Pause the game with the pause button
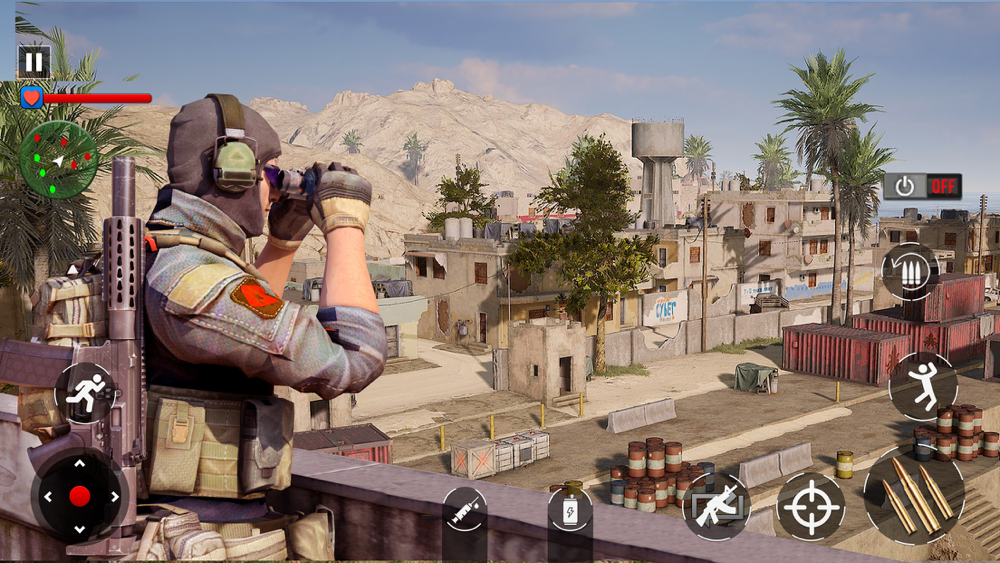The width and height of the screenshot is (1000, 563). 34,62
